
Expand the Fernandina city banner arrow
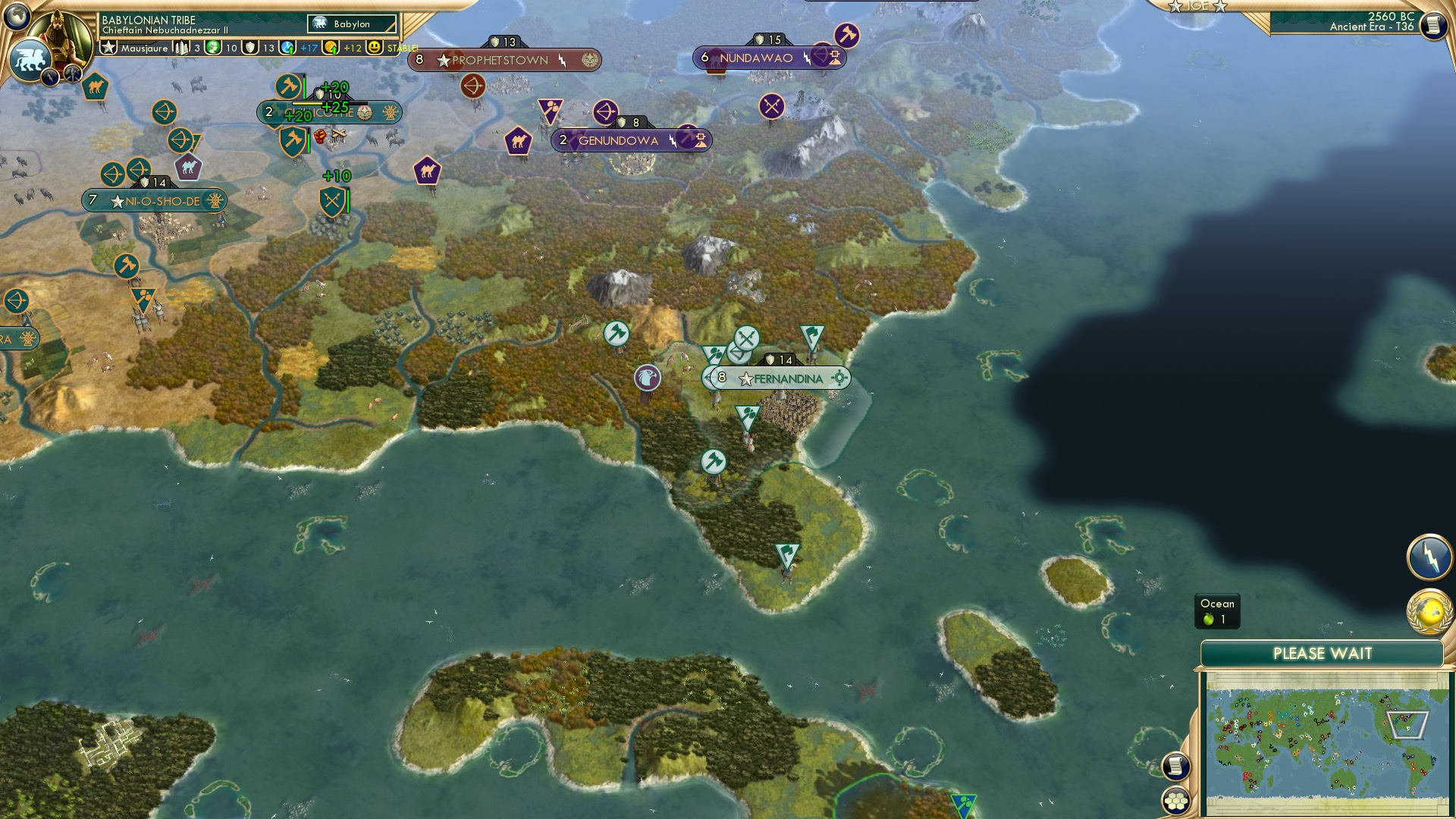pos(707,378)
